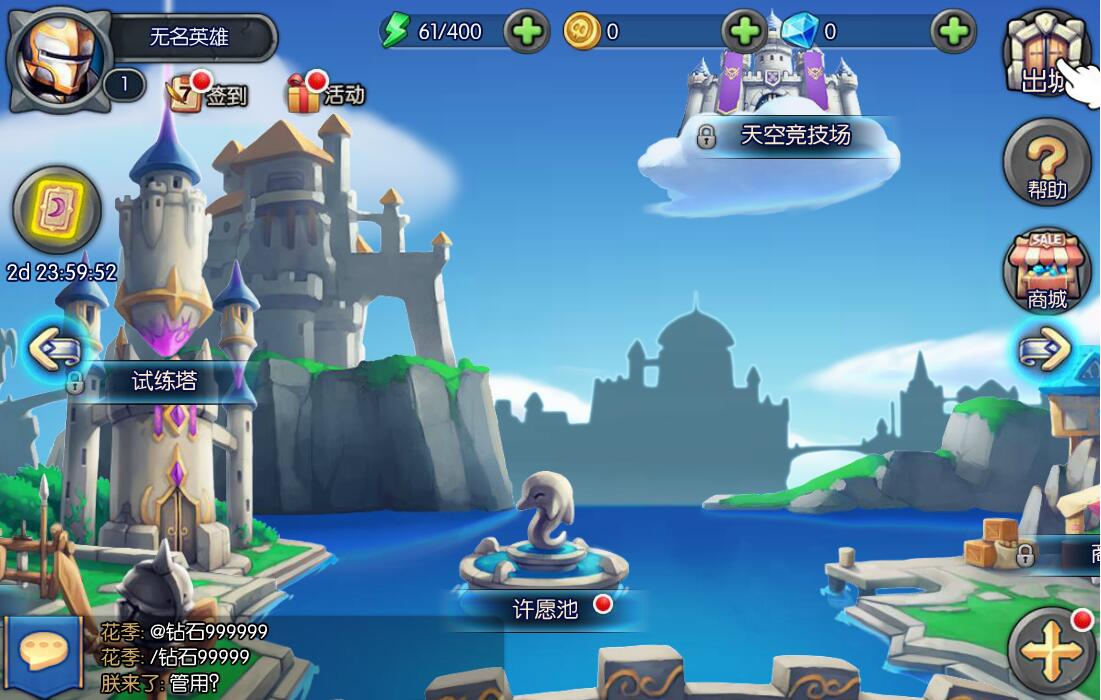Enter the 天空竞技场 sky arena
This screenshot has height=700, width=1101.
click(794, 135)
